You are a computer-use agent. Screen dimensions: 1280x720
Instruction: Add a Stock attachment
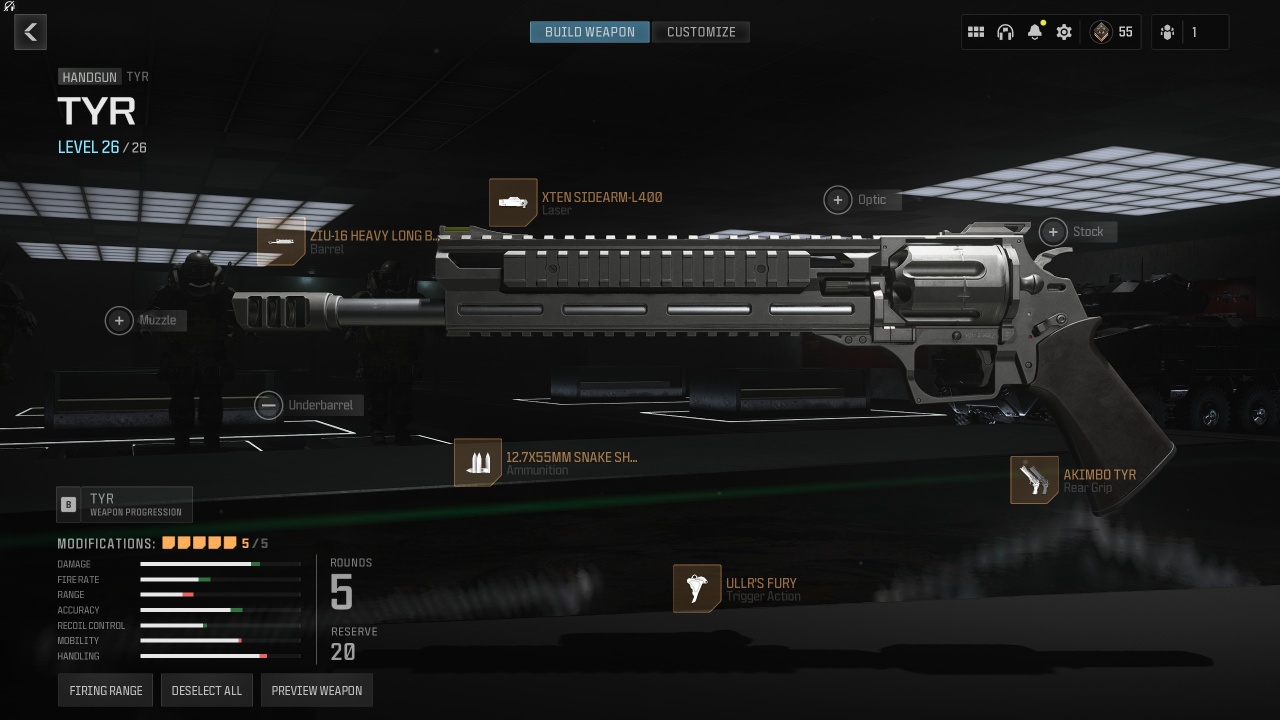pyautogui.click(x=1053, y=232)
